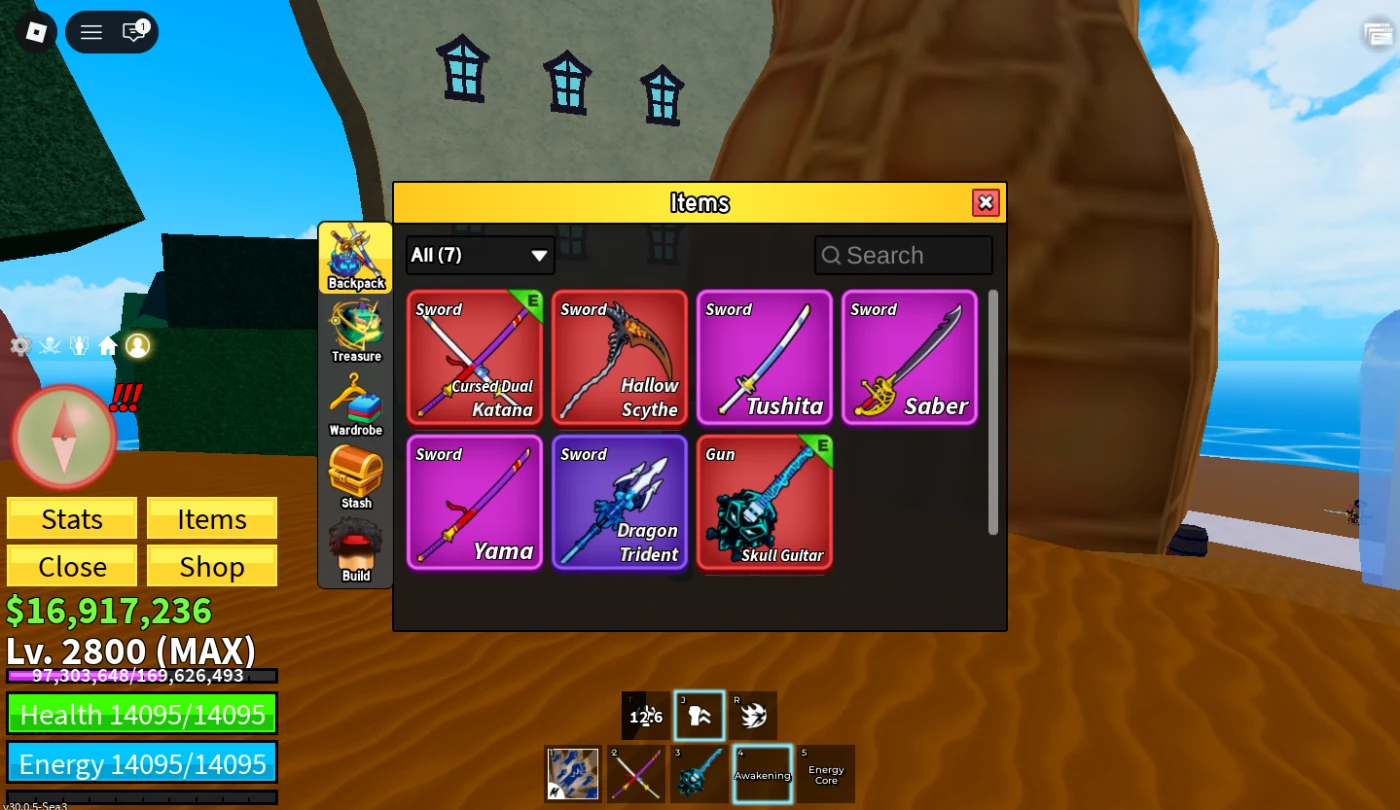
Task: Close the Items window
Action: tap(985, 203)
